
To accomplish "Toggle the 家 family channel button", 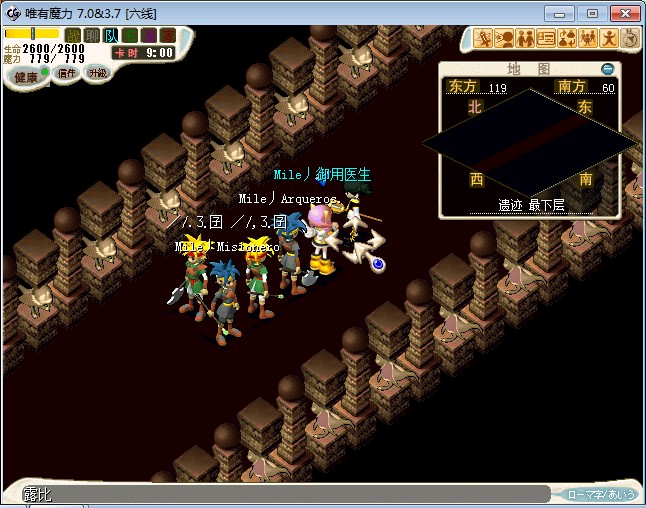I will pos(168,35).
